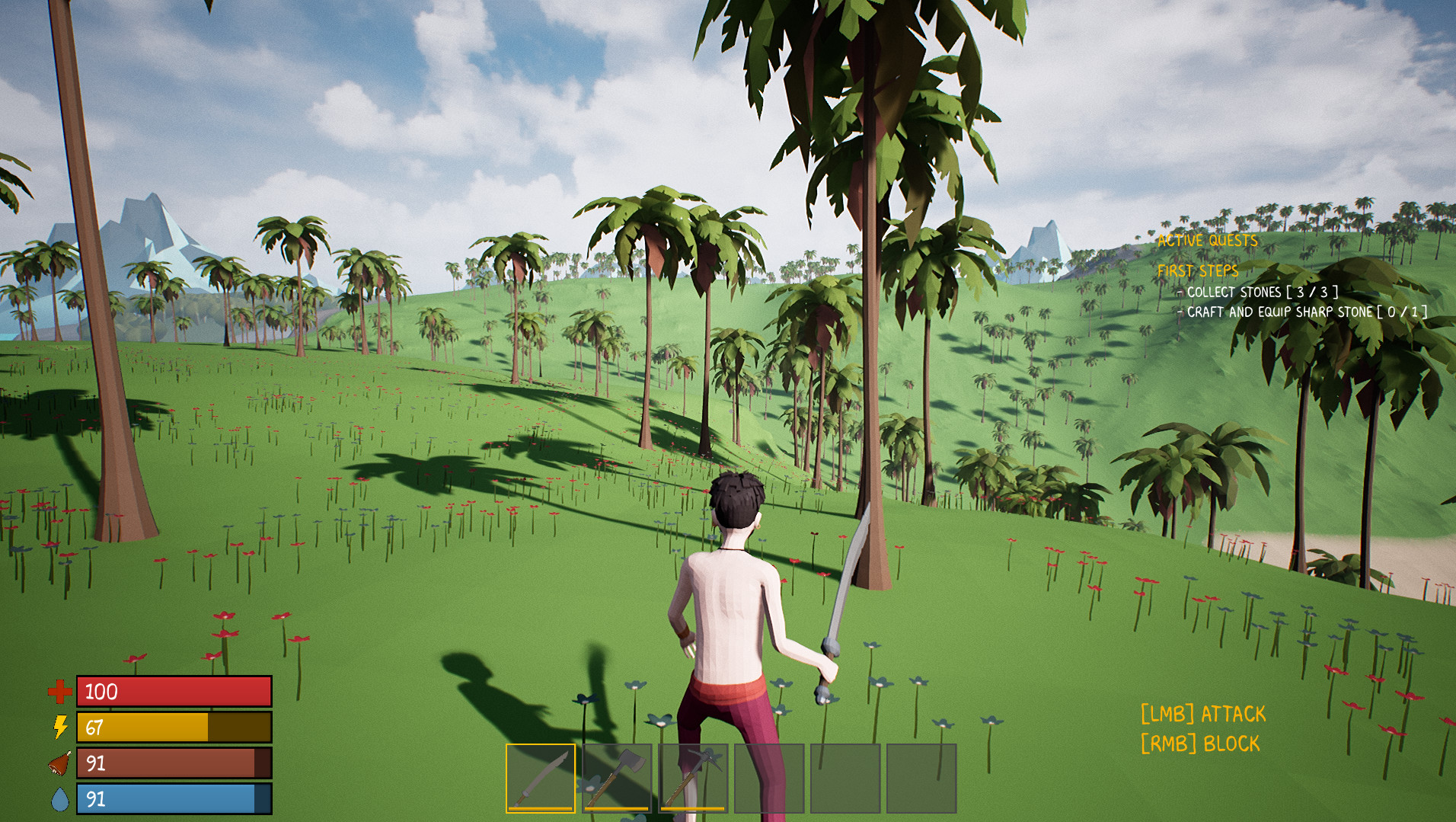Collapse the ACTIVE QUESTS panel

(x=1208, y=240)
